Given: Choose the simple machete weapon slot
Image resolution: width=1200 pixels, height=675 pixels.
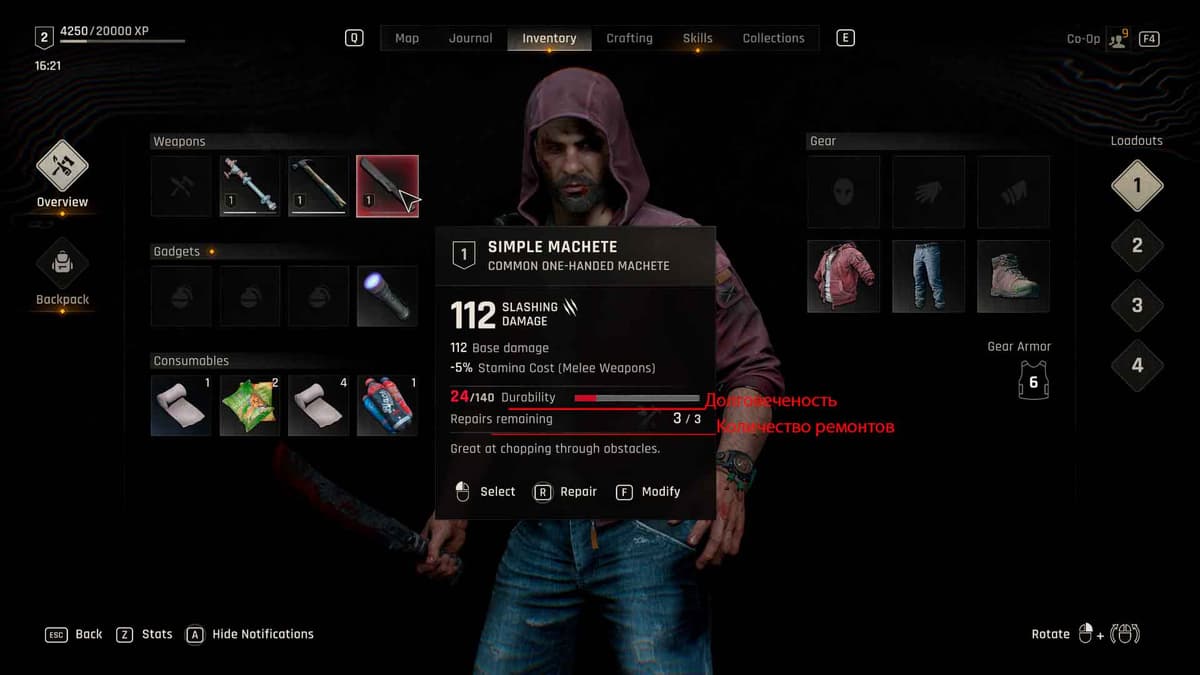Looking at the screenshot, I should click(387, 186).
